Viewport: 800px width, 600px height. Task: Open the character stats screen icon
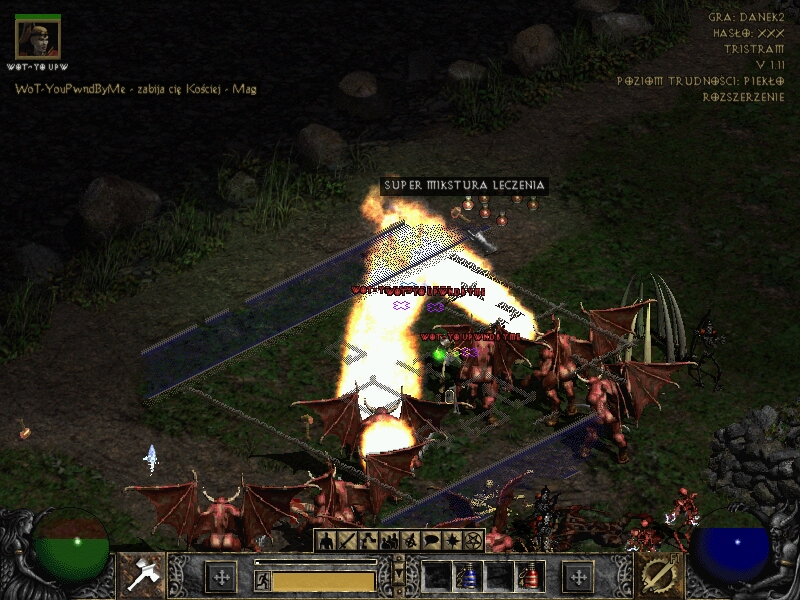[x=327, y=541]
